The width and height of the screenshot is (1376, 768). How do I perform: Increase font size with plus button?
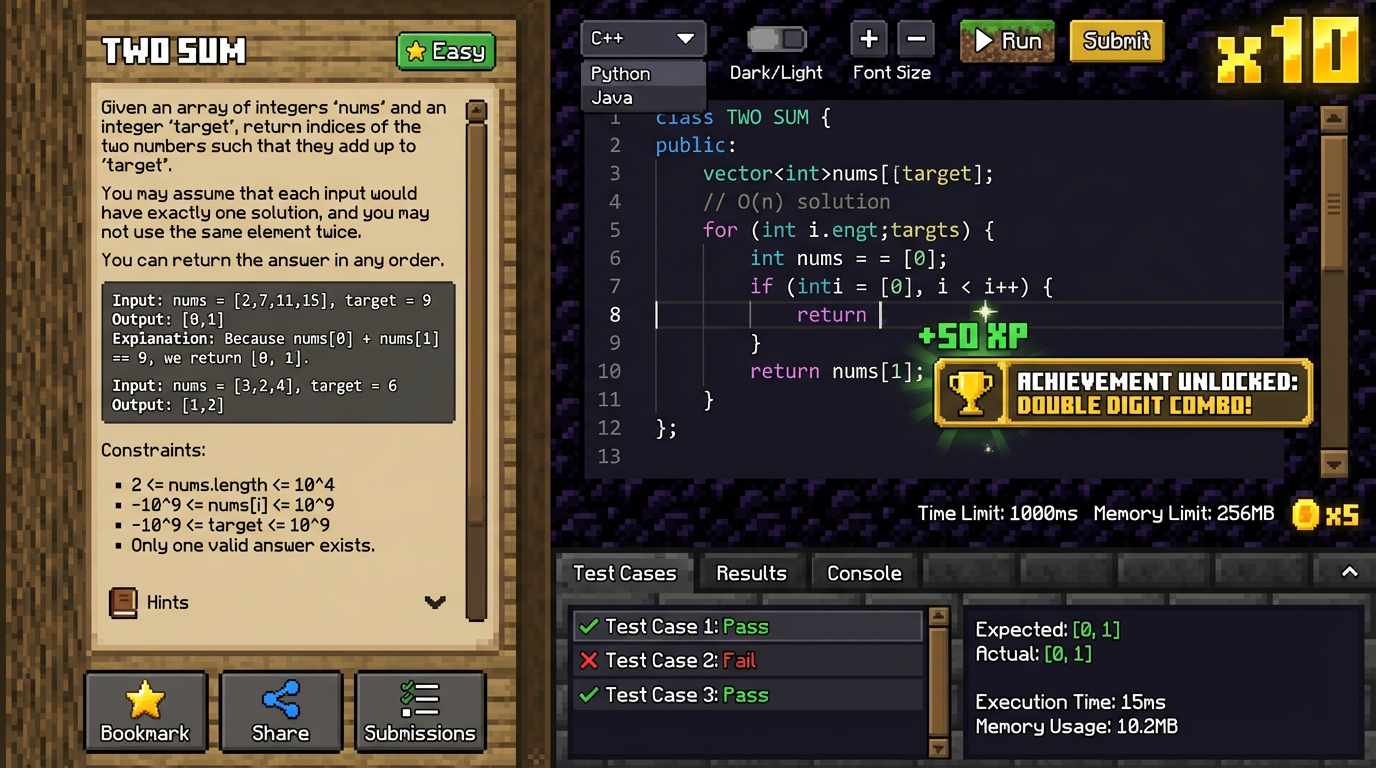coord(868,40)
